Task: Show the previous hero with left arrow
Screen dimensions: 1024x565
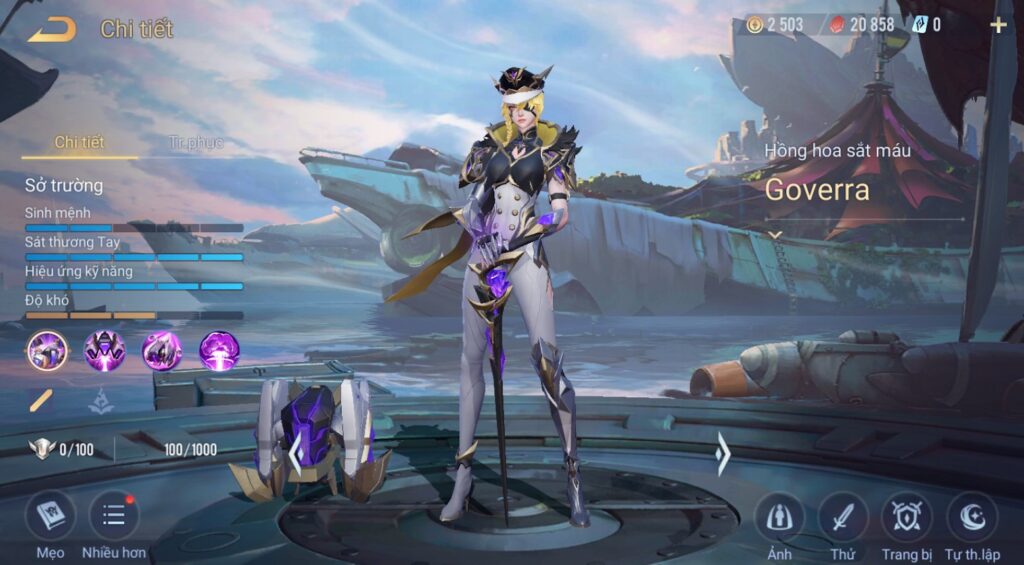Action: [x=295, y=455]
